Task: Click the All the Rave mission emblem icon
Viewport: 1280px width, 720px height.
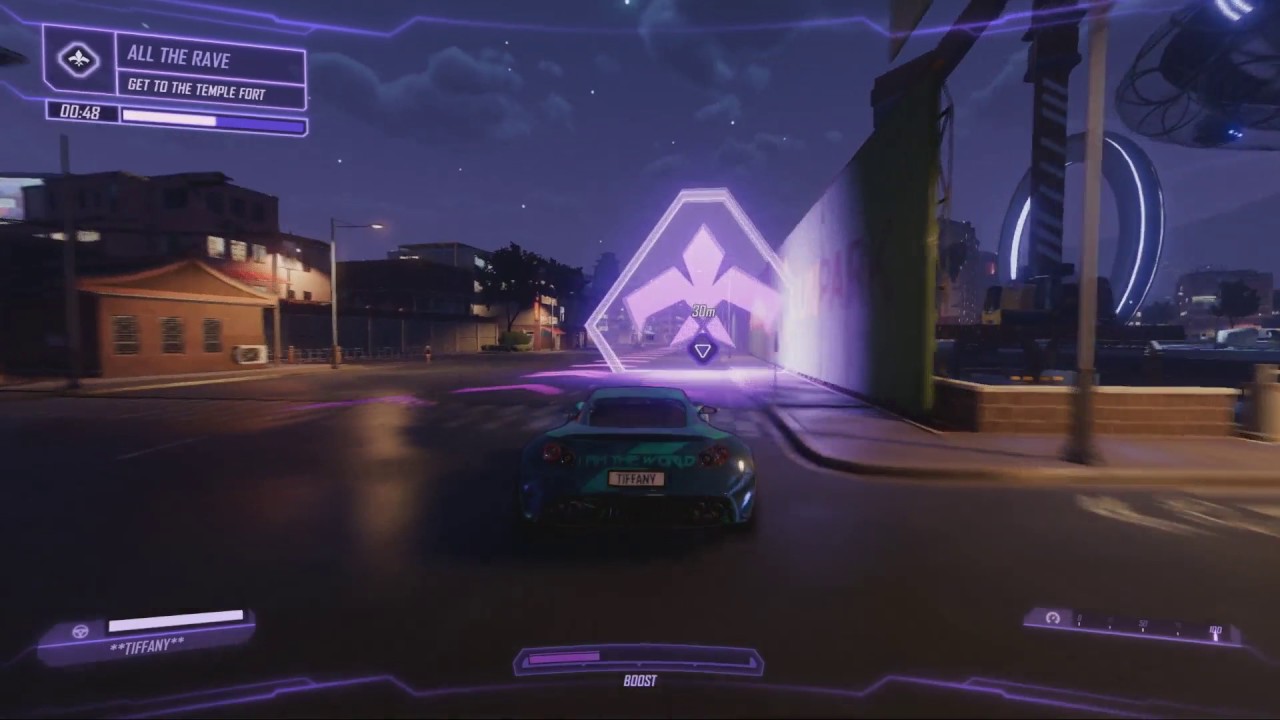Action: [78, 60]
